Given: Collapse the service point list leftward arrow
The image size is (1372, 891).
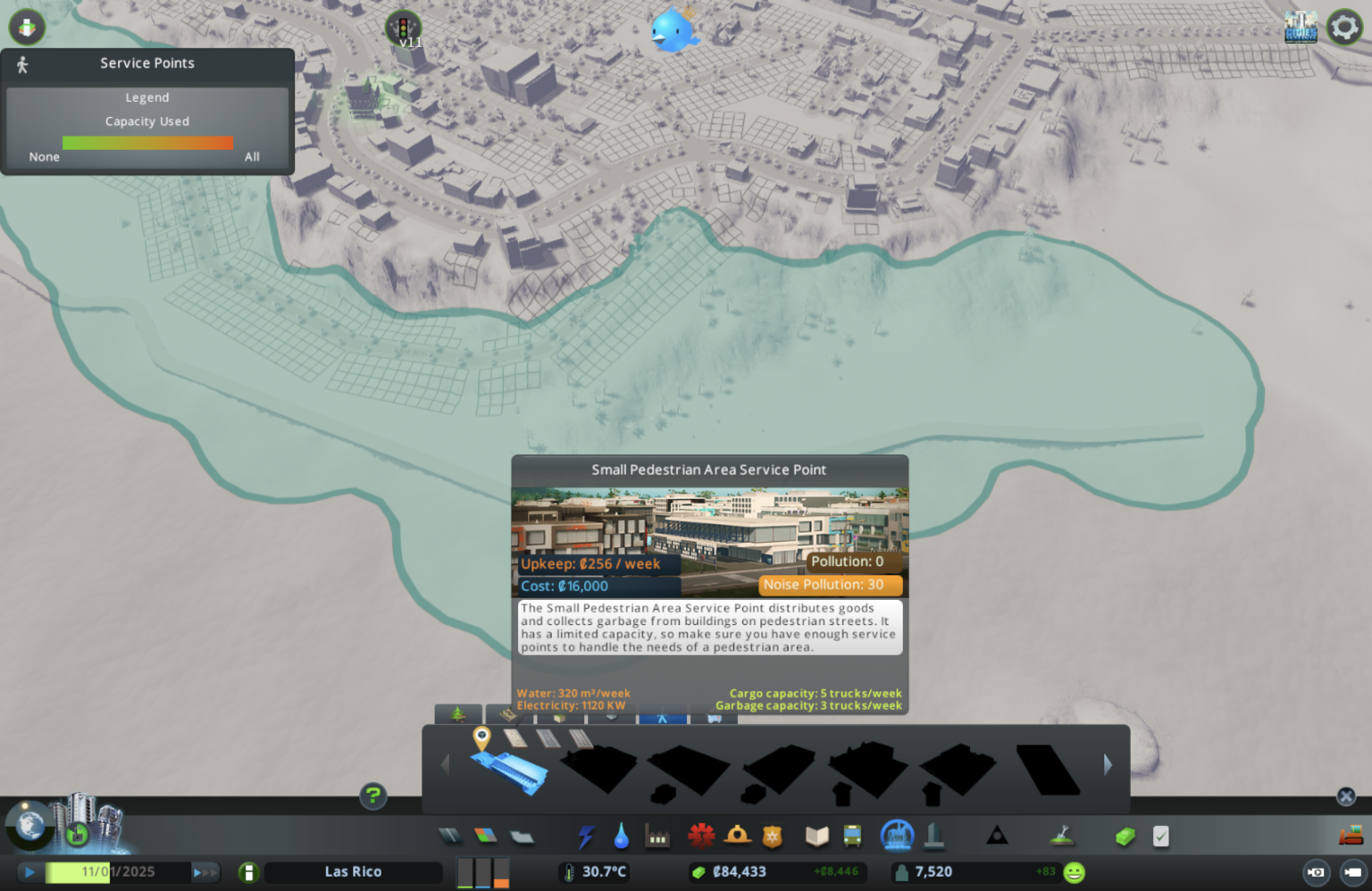Looking at the screenshot, I should [x=444, y=765].
